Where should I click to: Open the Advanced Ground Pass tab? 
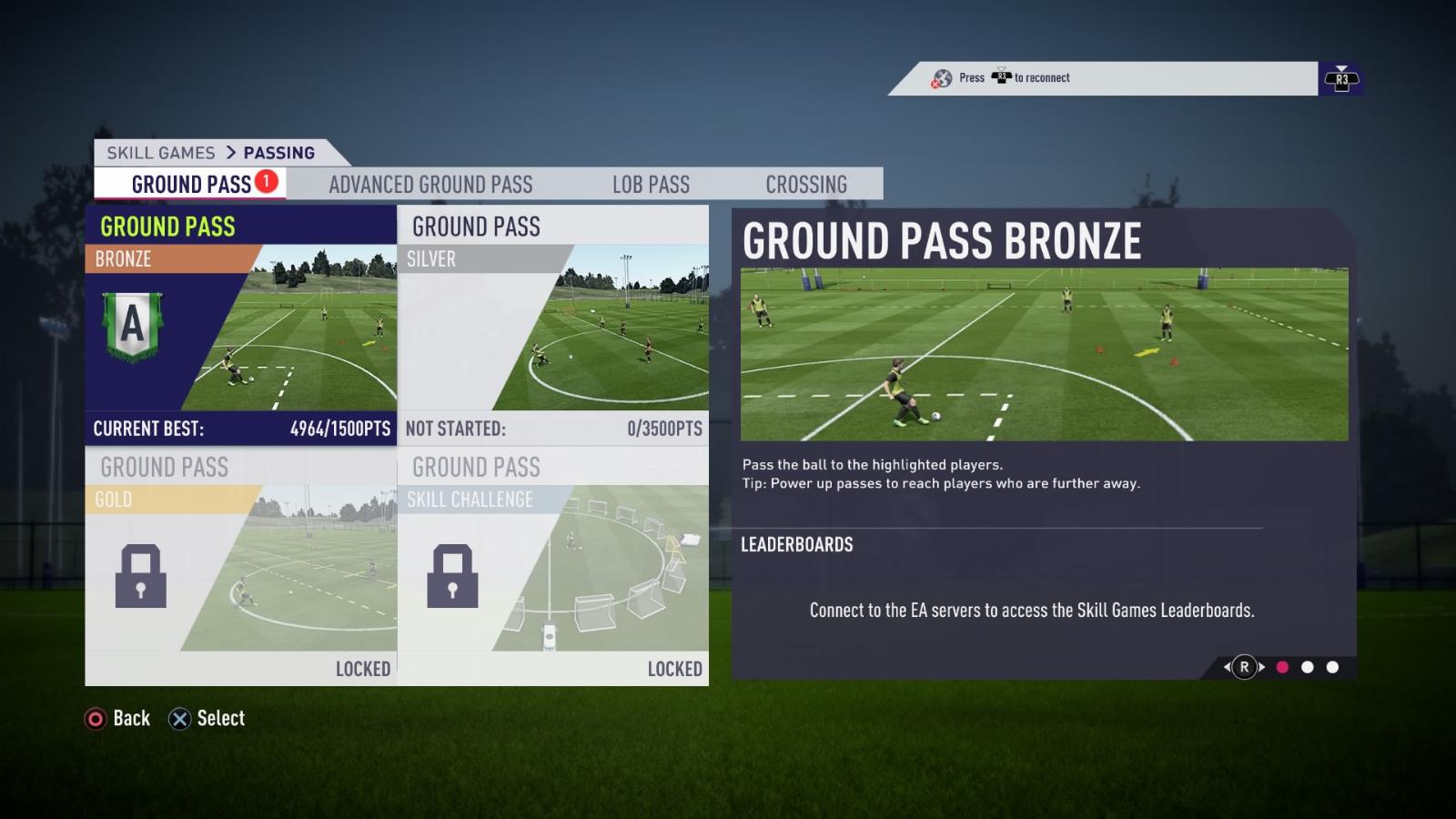pos(430,184)
